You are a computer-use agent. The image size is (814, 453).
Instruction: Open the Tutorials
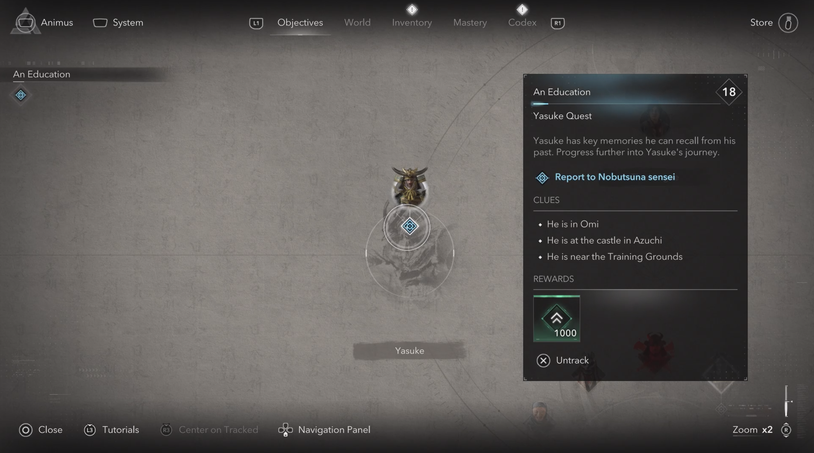tap(111, 430)
